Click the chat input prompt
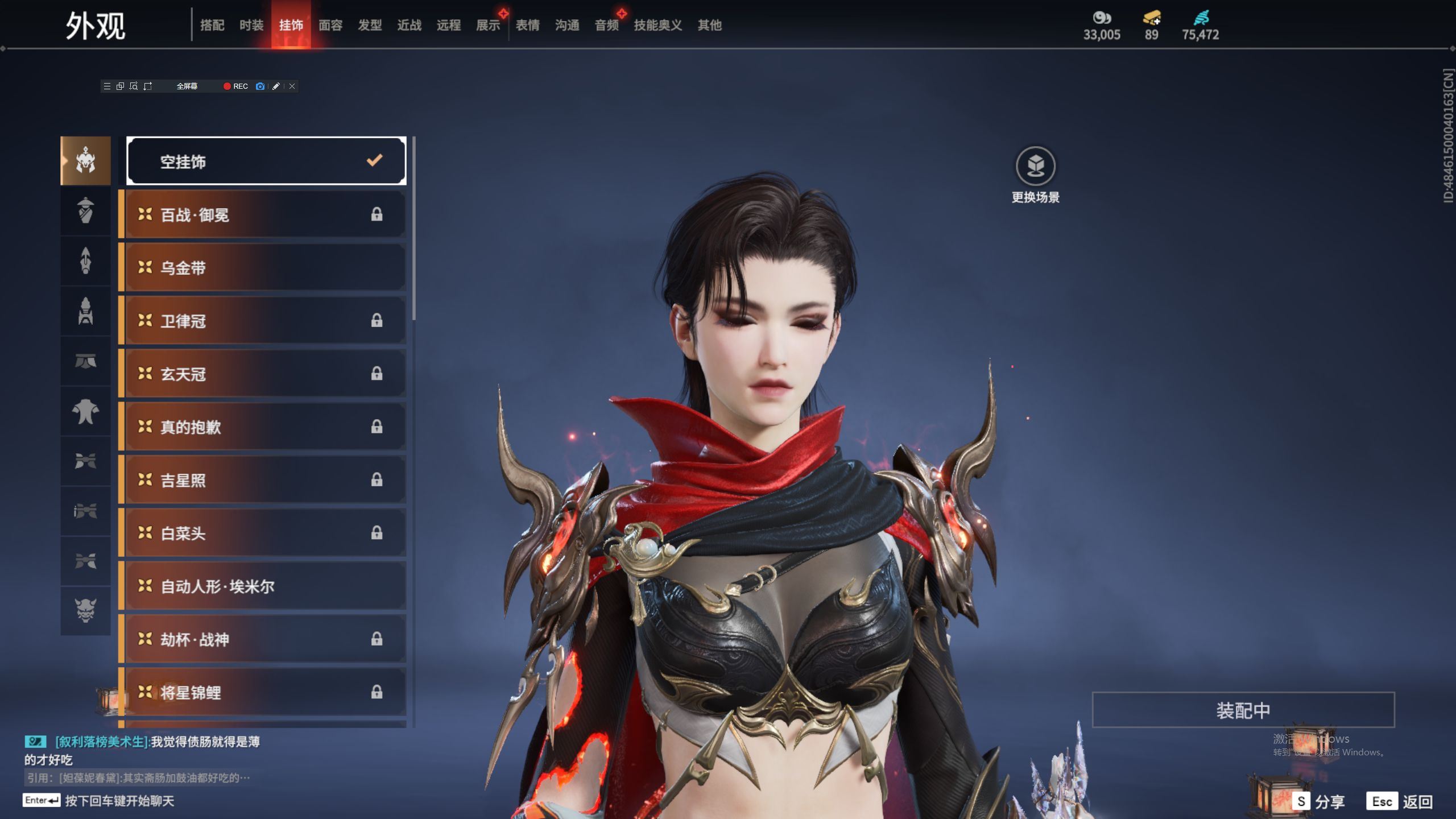1456x819 pixels. [x=119, y=801]
